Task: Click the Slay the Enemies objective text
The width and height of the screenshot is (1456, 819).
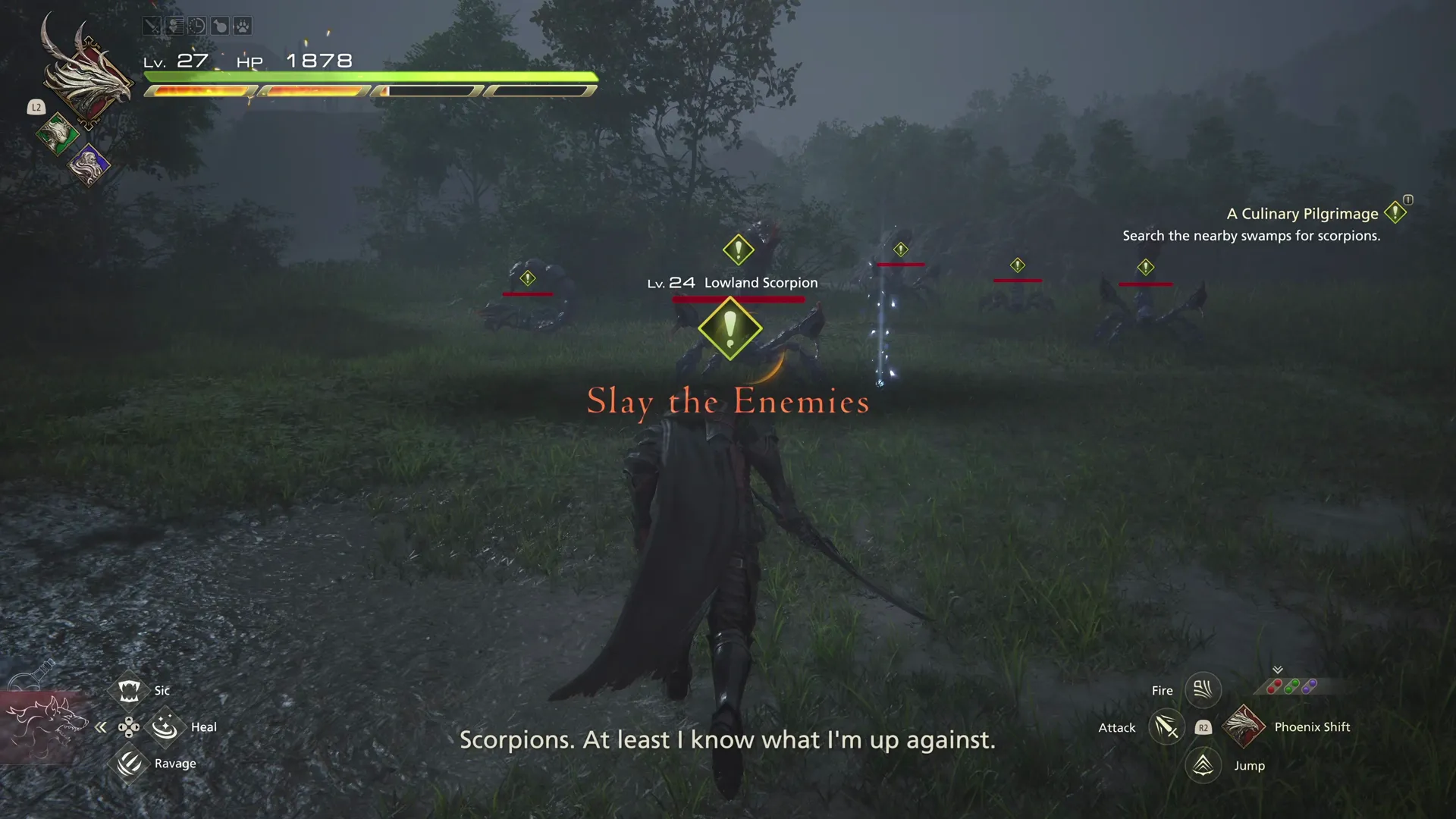Action: (727, 402)
